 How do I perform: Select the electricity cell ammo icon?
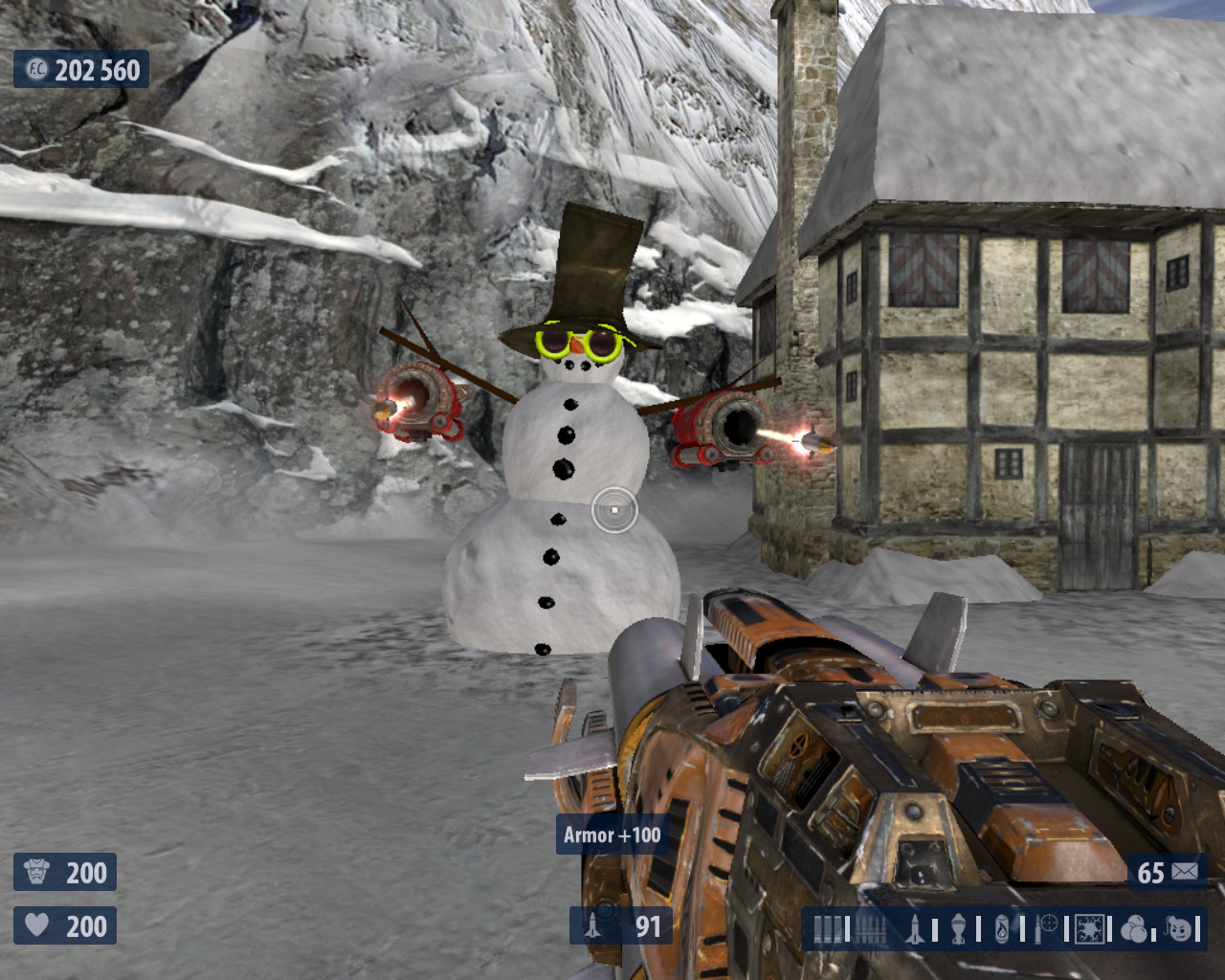[1090, 928]
